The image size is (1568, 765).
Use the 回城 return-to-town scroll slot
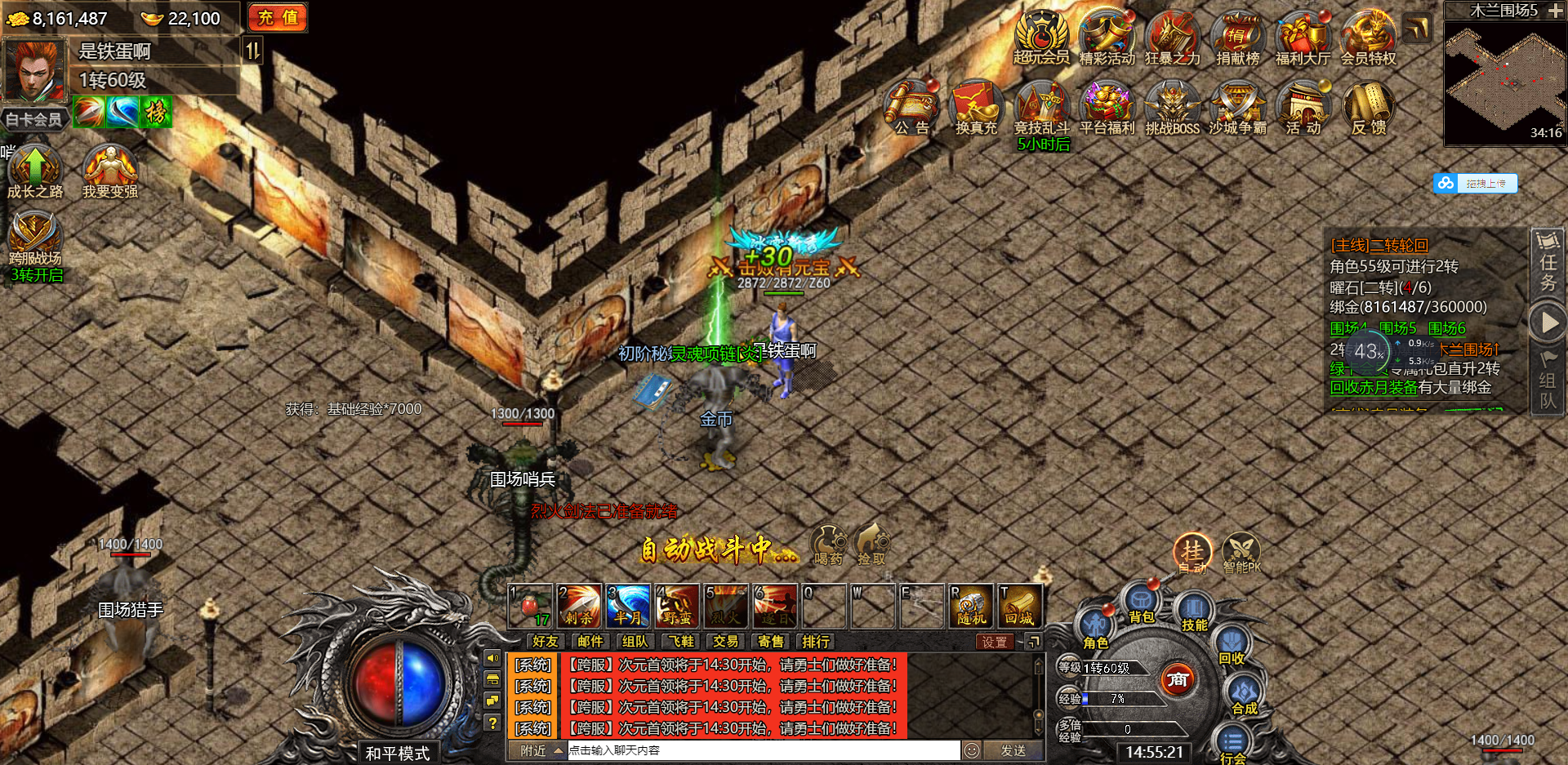[1020, 606]
